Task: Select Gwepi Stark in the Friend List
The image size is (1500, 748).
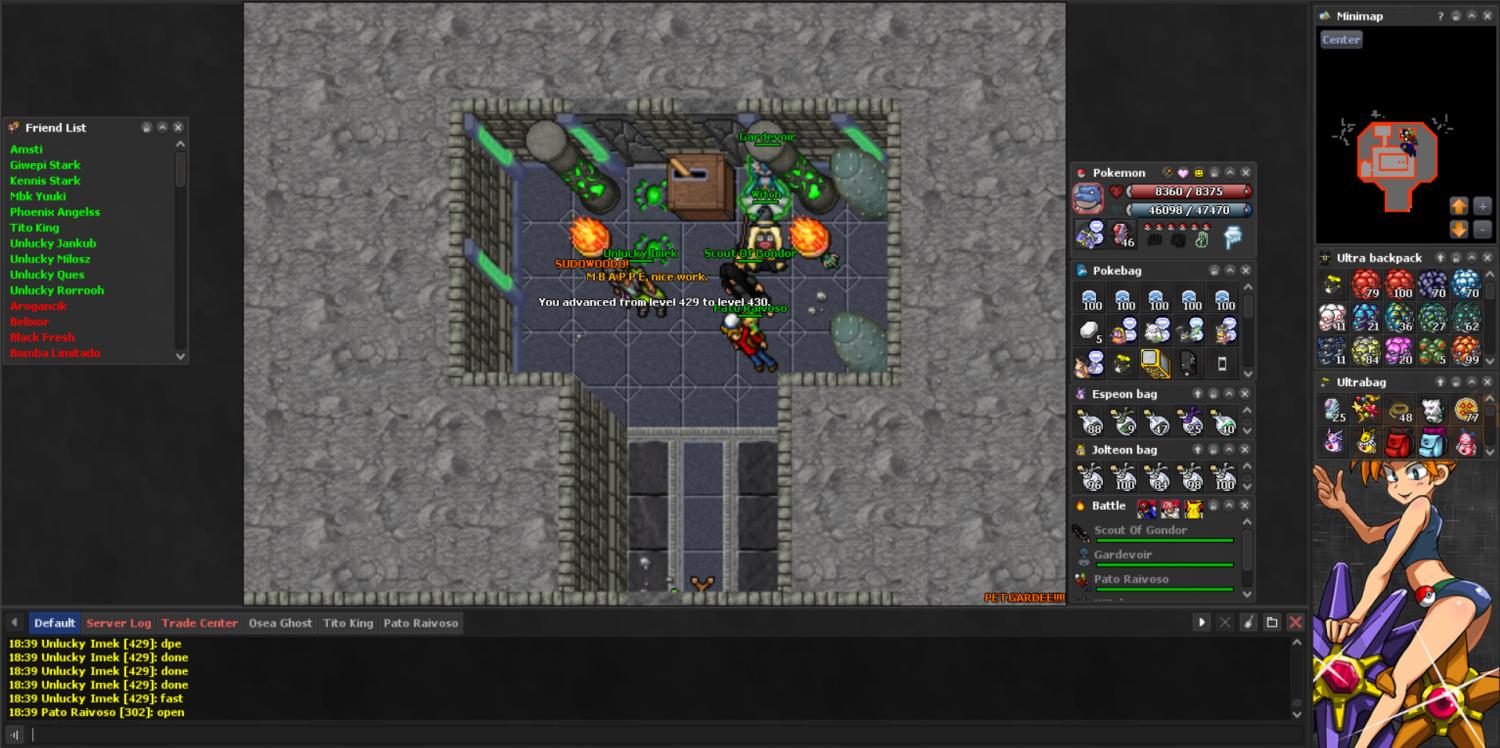Action: (x=45, y=165)
